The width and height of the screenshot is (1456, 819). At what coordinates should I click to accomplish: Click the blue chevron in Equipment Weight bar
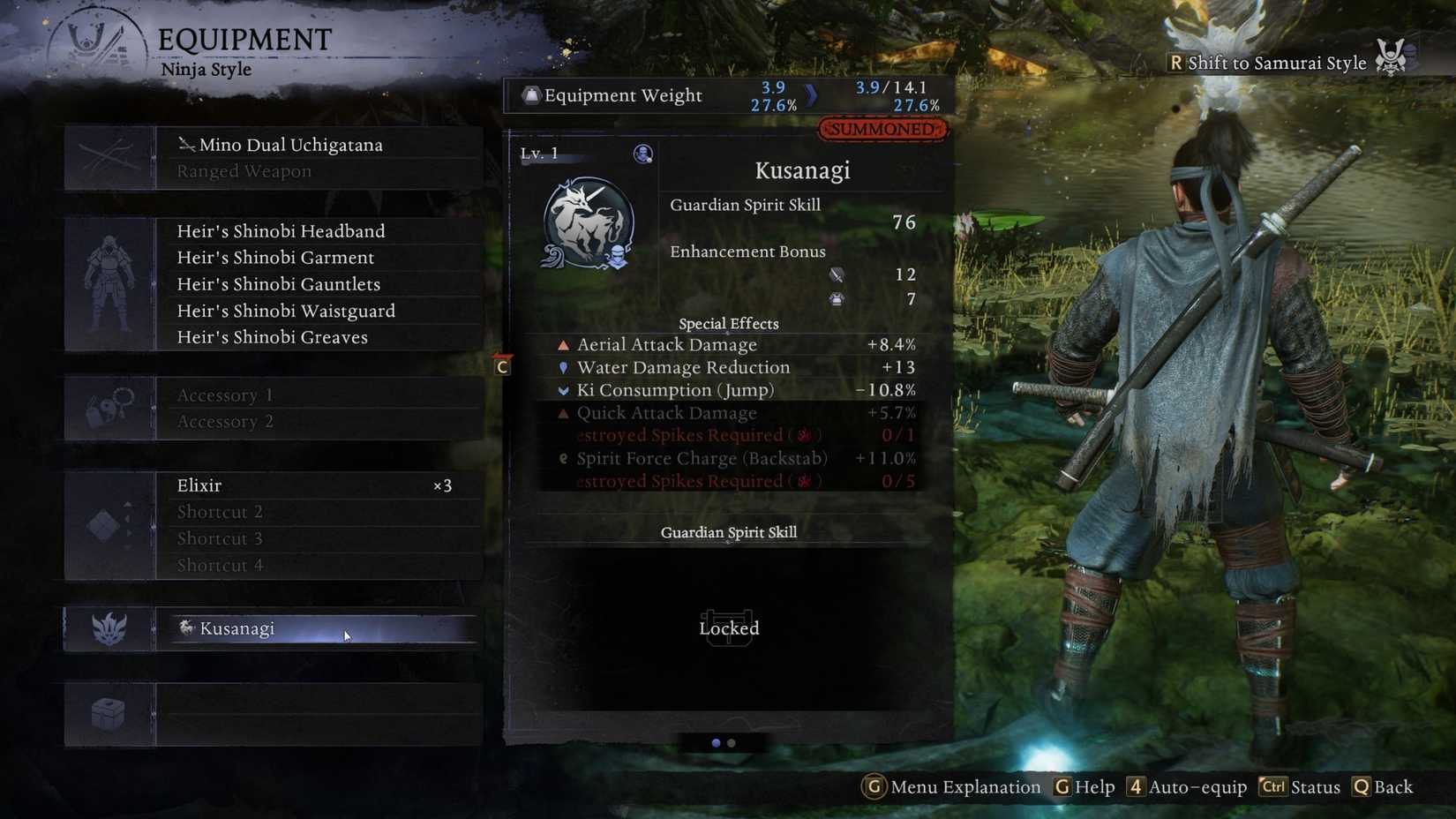tap(813, 96)
